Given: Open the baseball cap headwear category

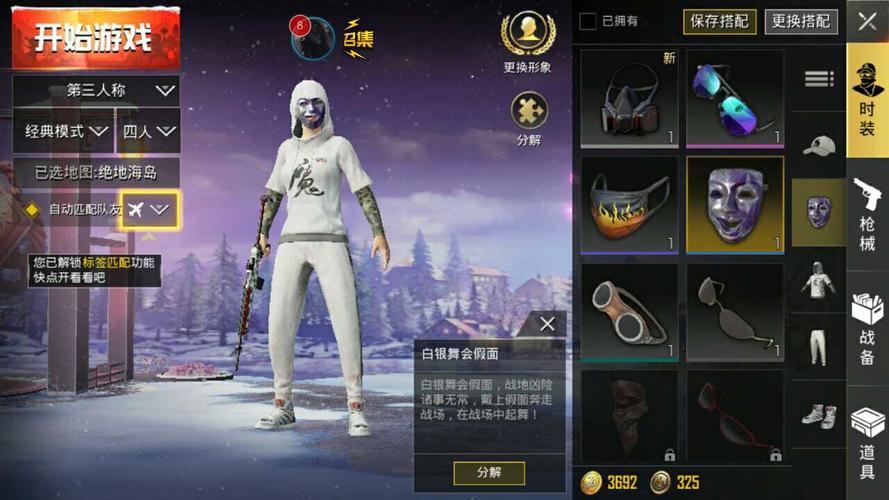Looking at the screenshot, I should 818,145.
